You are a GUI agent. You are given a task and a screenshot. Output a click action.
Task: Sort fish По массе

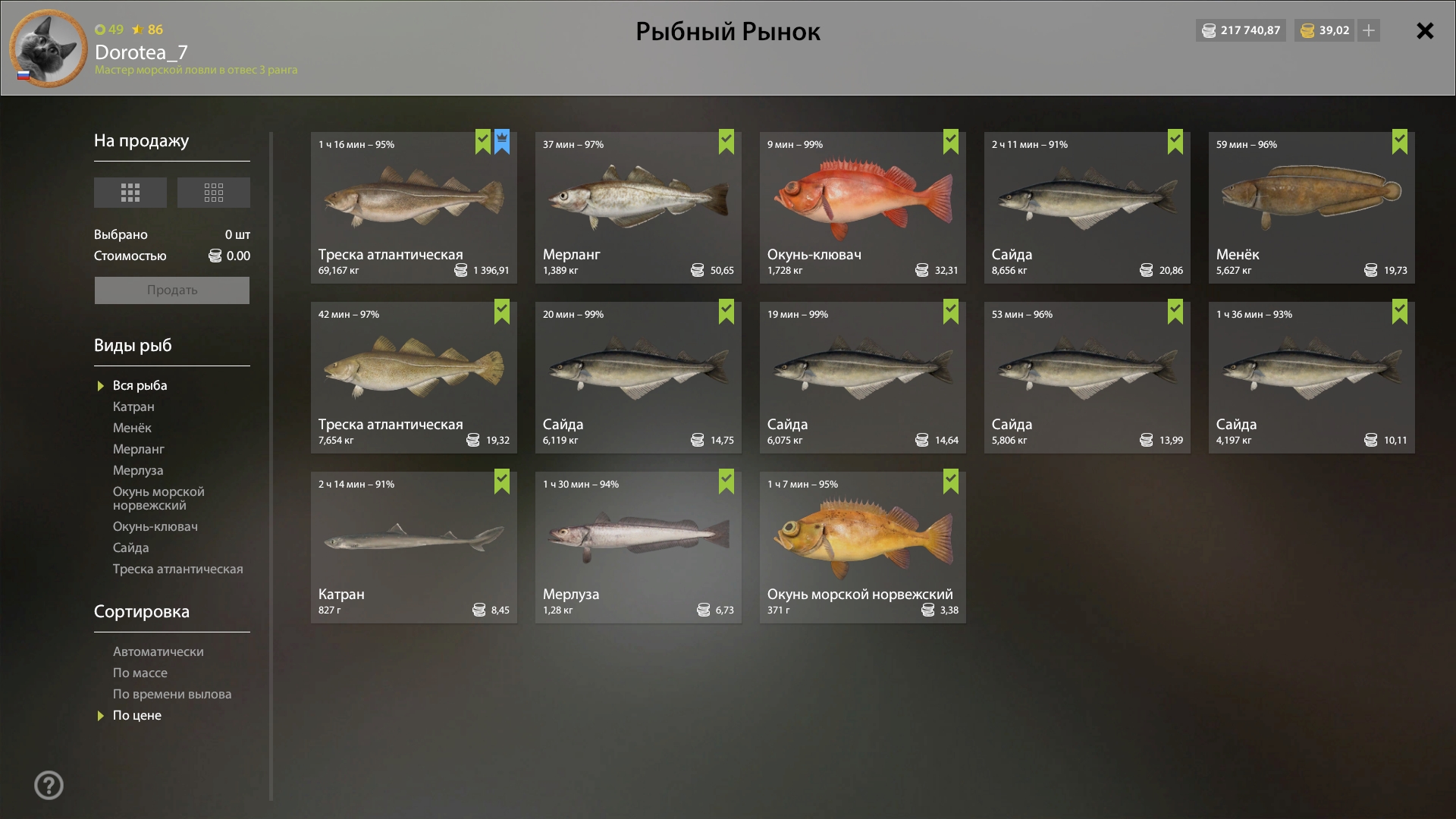(140, 673)
